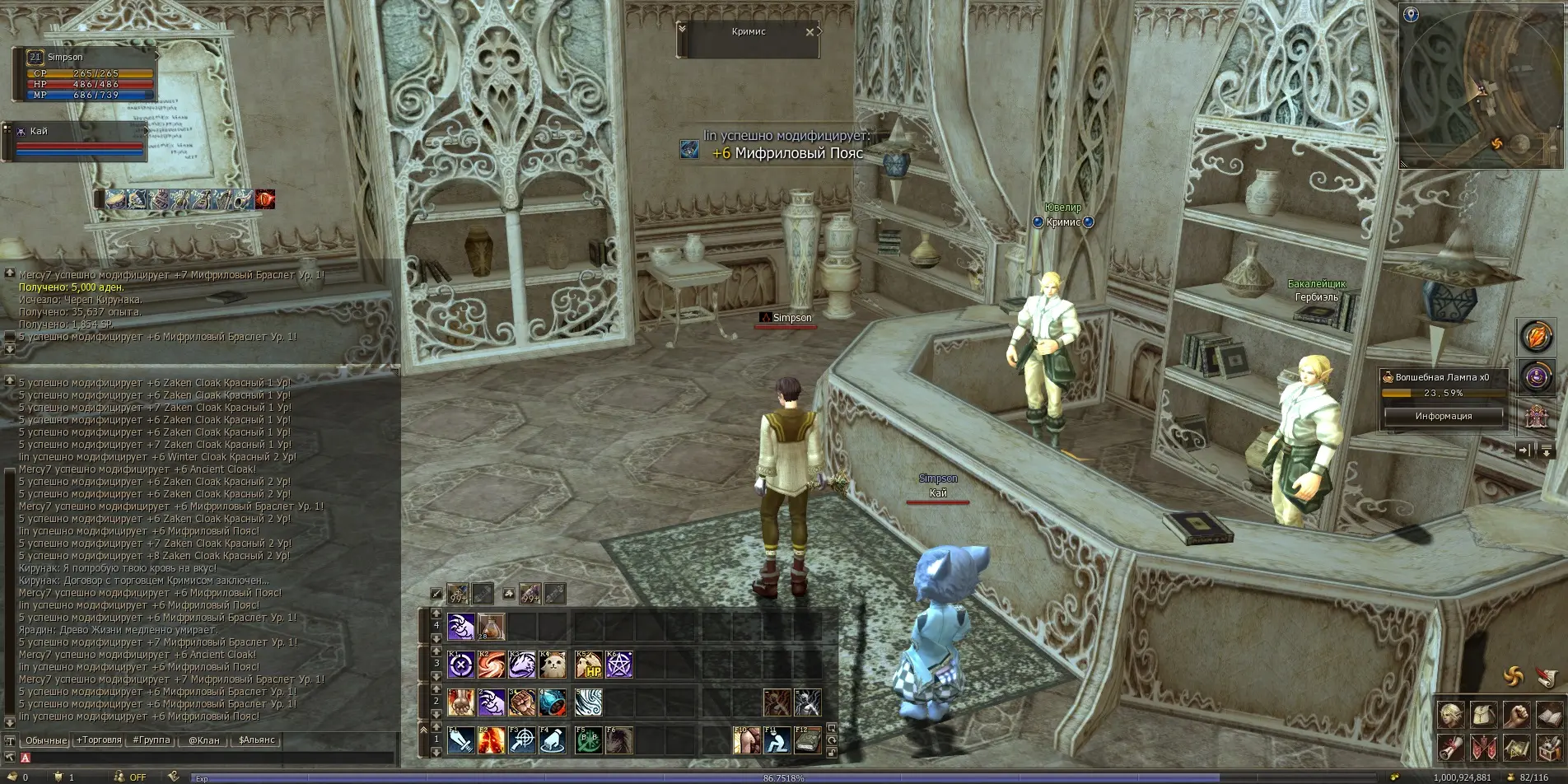
Task: Use the F11 sit action icon
Action: (777, 740)
